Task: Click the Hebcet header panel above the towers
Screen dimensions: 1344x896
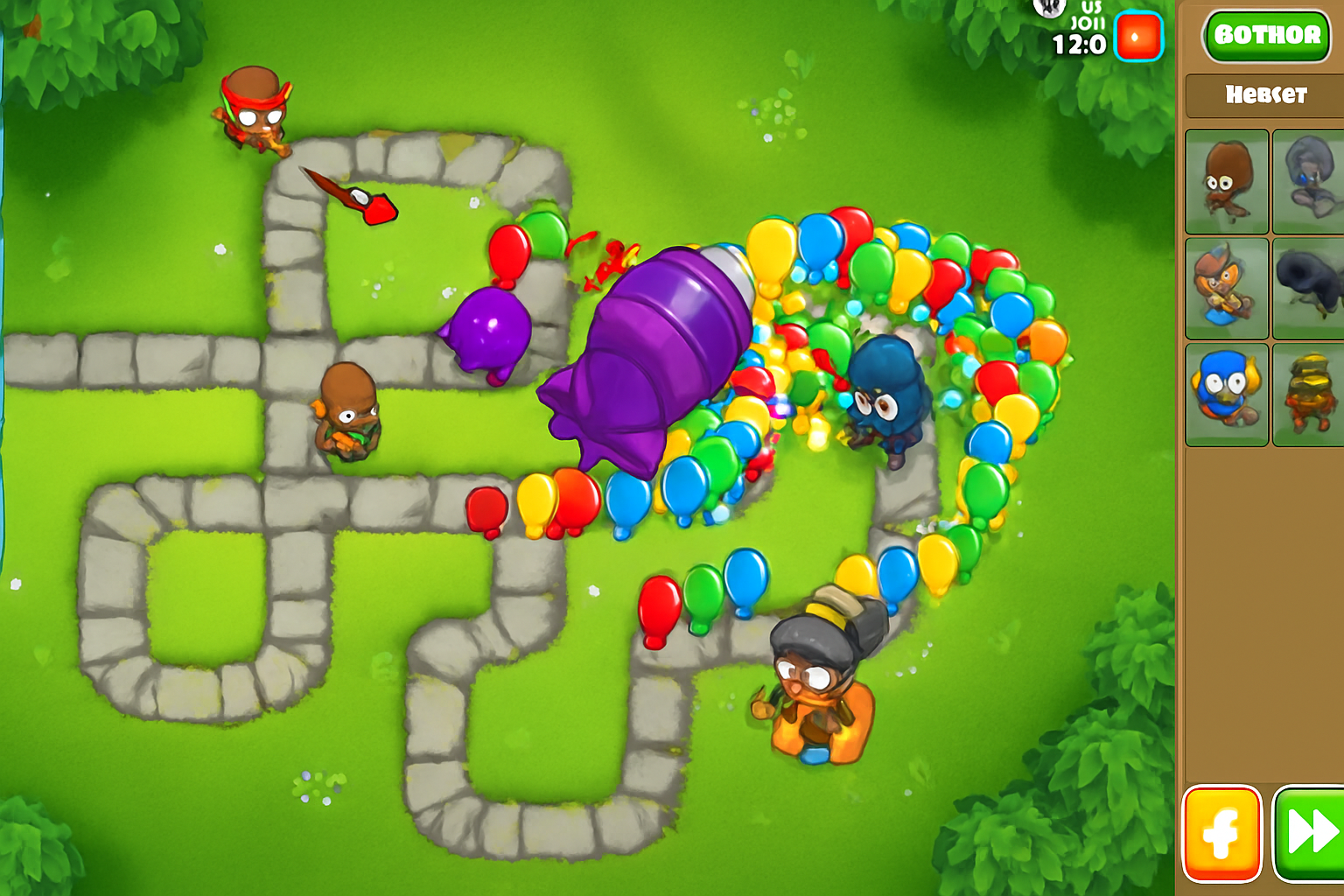Action: (x=1266, y=95)
